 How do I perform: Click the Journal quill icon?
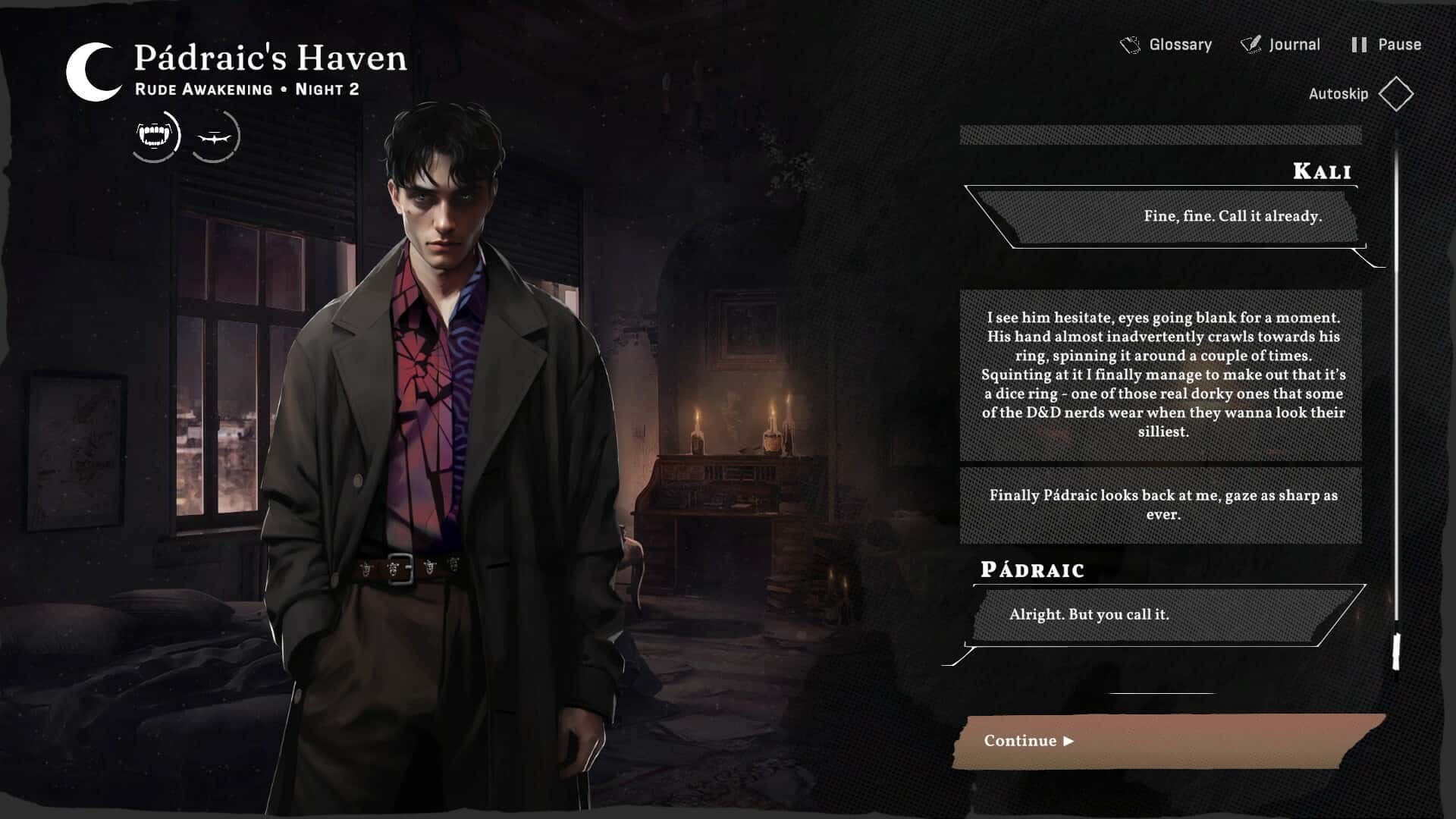point(1250,44)
